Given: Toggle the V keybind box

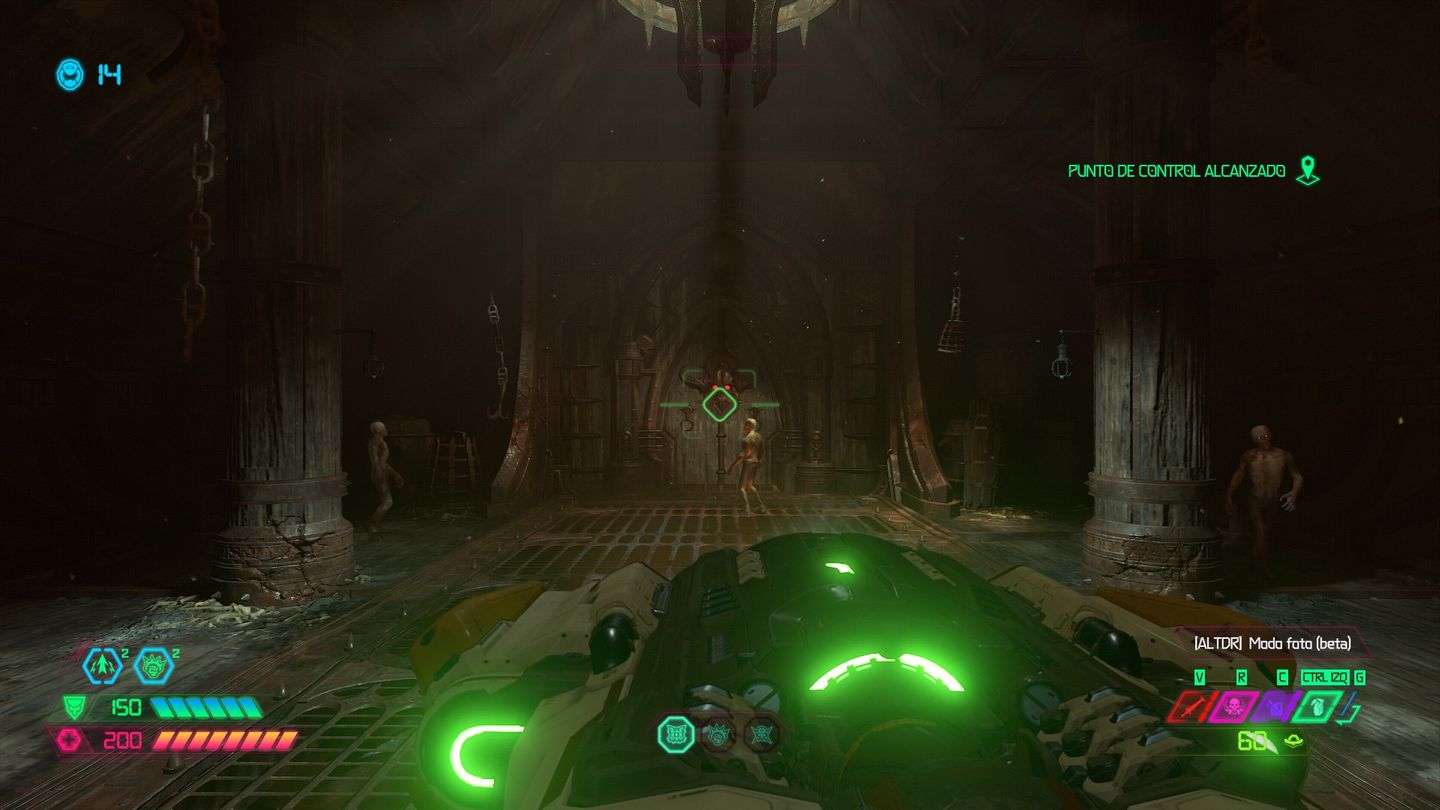Looking at the screenshot, I should [x=1199, y=677].
